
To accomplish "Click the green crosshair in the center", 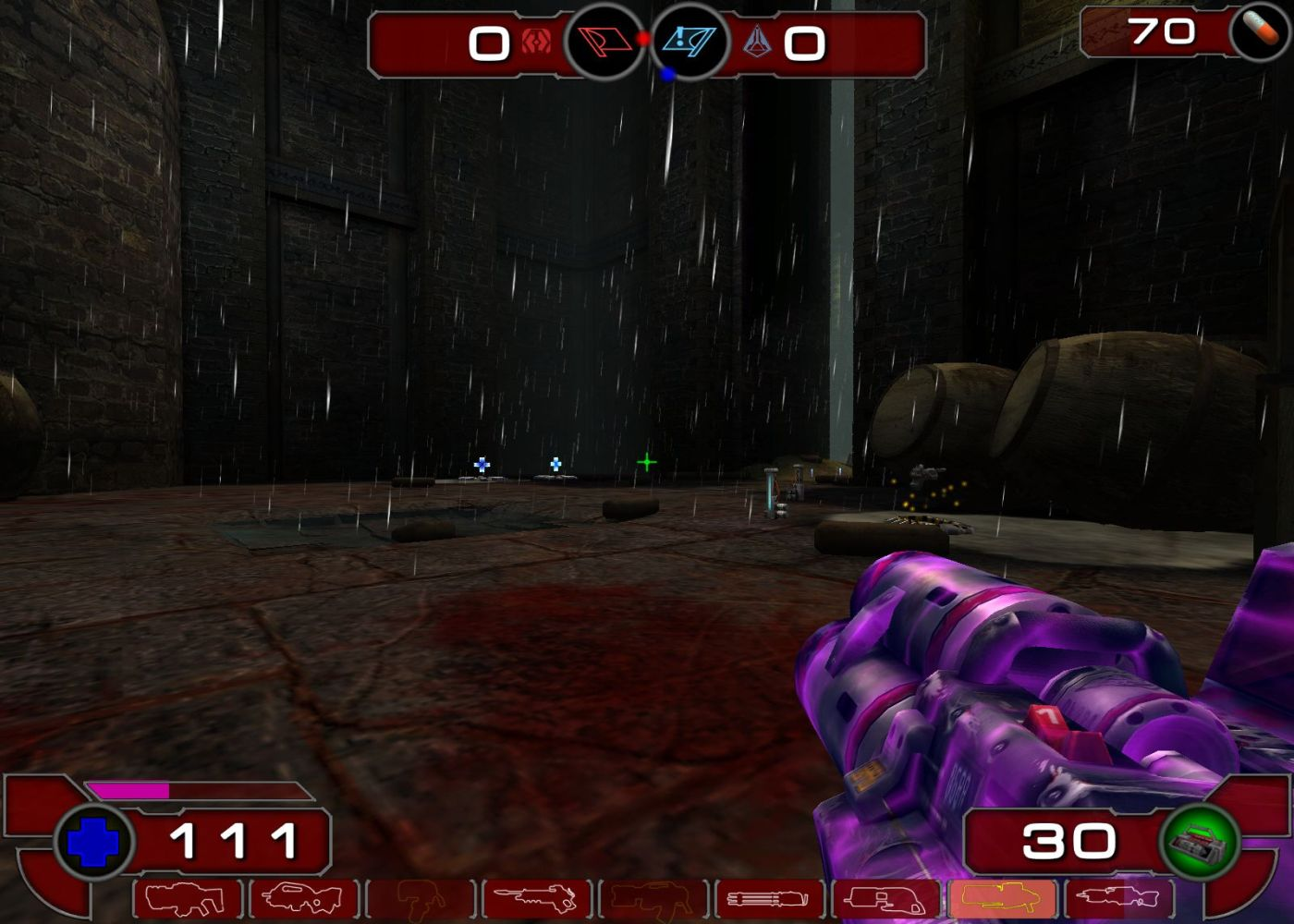I will click(x=647, y=462).
